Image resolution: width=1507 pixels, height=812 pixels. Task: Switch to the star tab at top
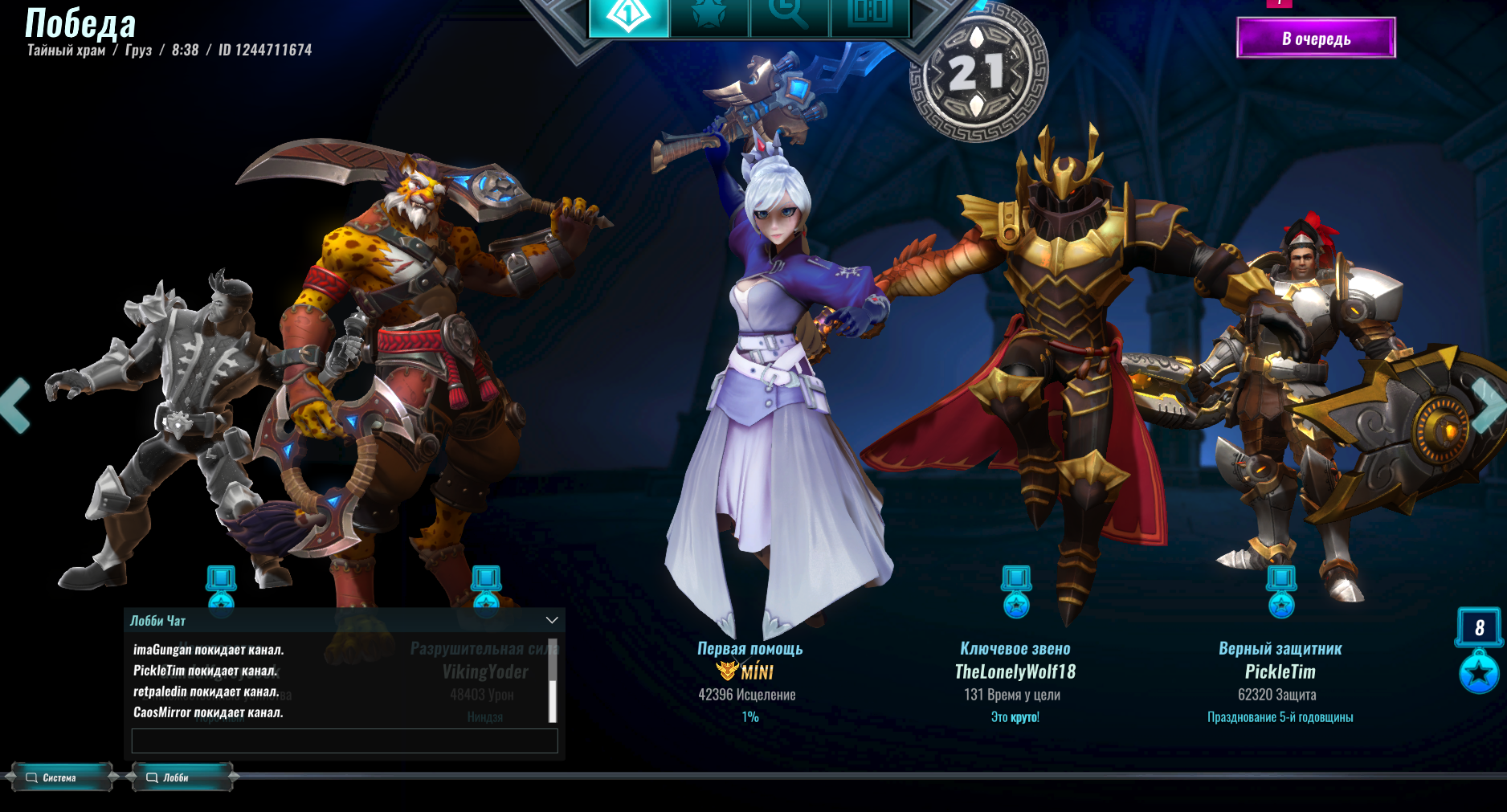709,16
